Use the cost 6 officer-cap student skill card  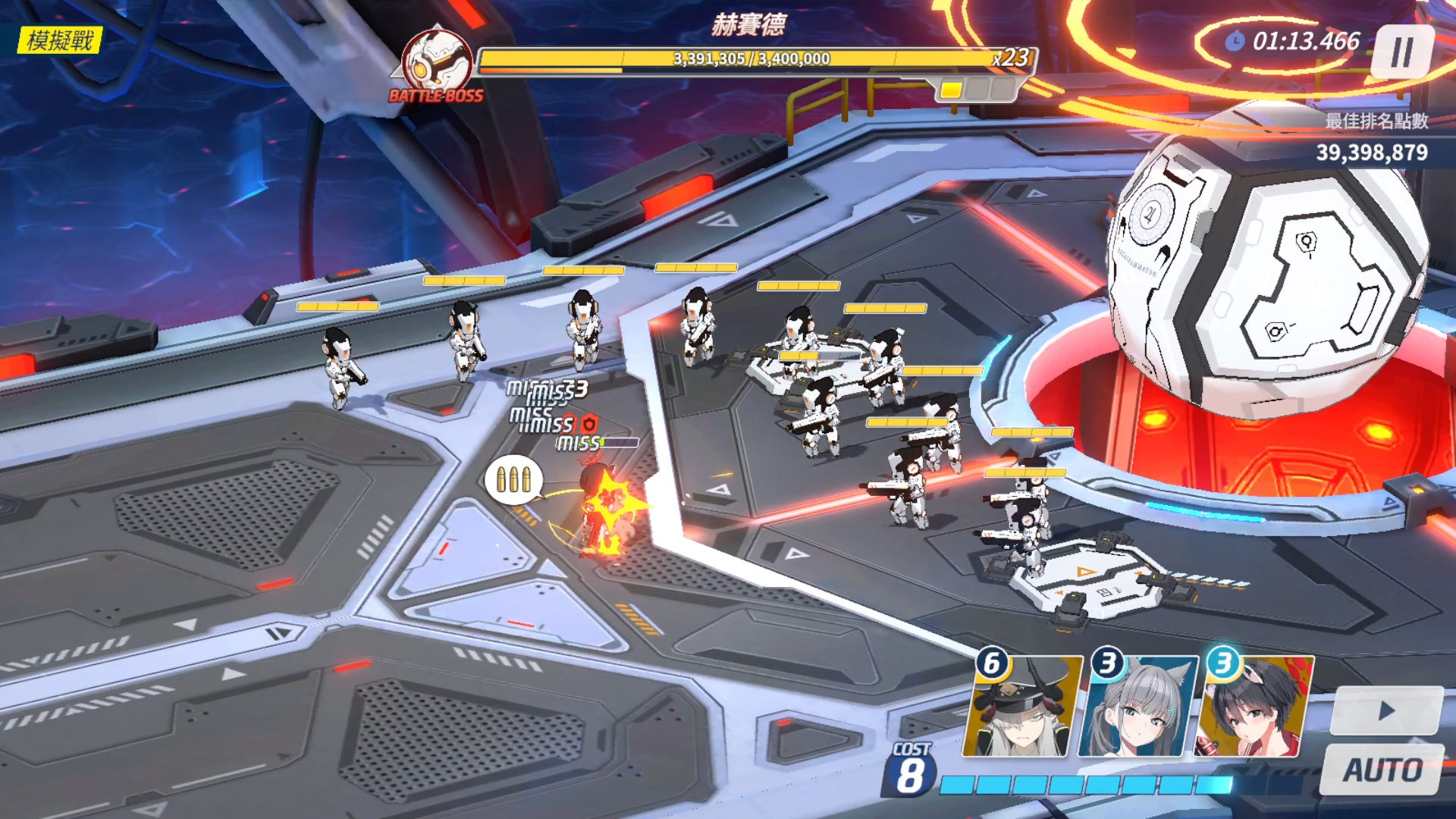point(1022,708)
